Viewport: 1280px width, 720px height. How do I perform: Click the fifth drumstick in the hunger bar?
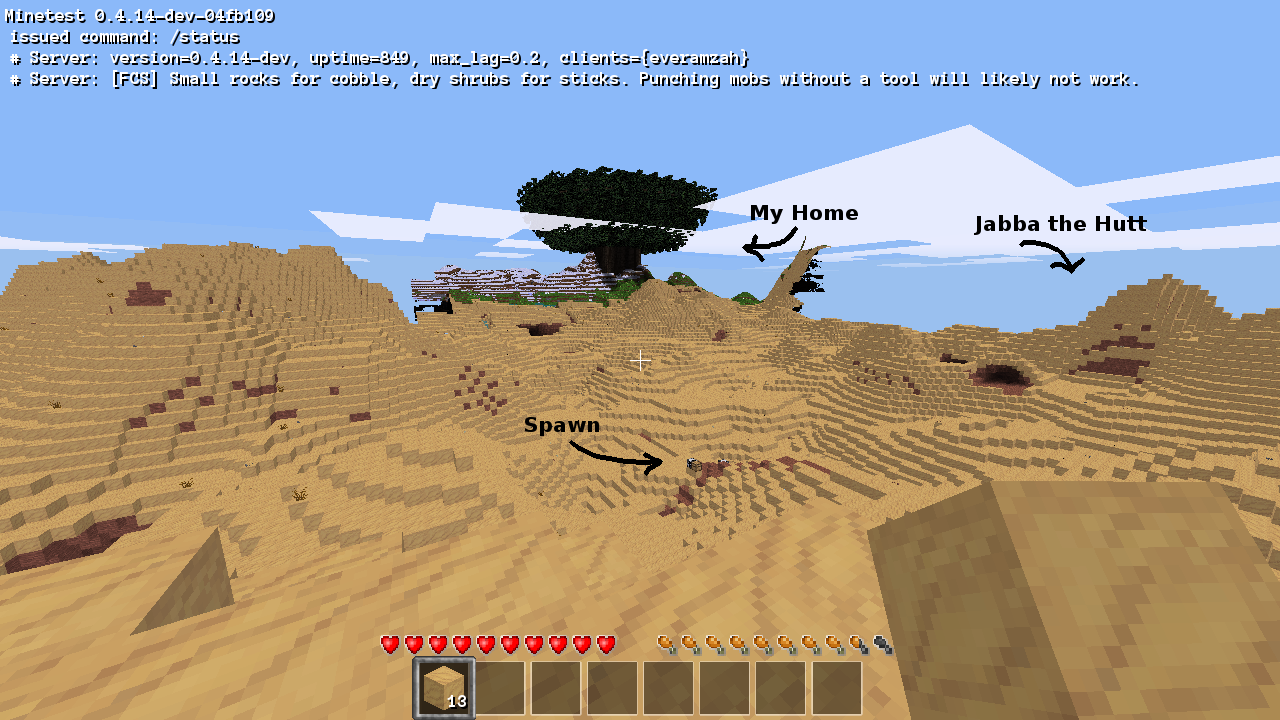760,644
